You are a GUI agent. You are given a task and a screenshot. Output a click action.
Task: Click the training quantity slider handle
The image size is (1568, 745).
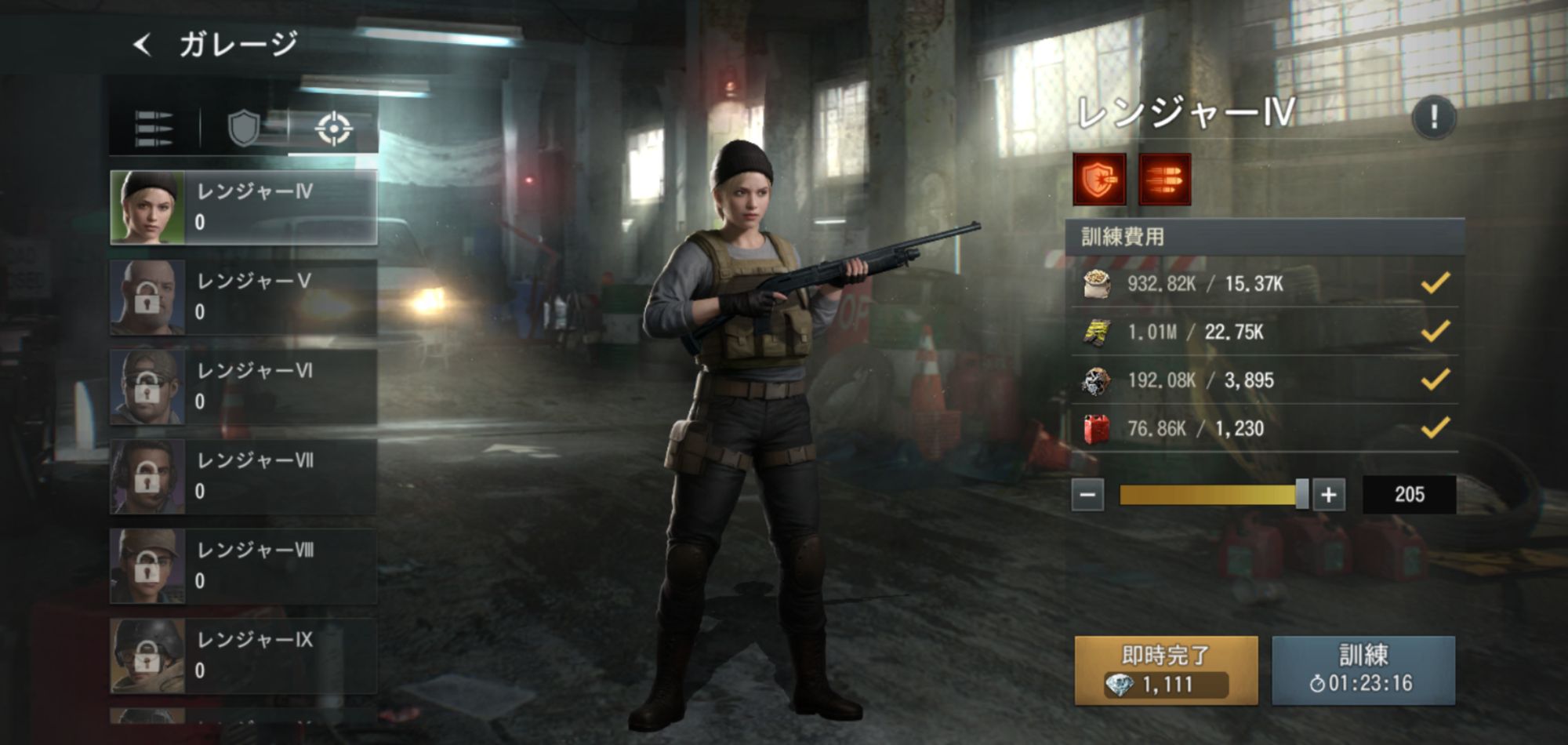click(1302, 495)
